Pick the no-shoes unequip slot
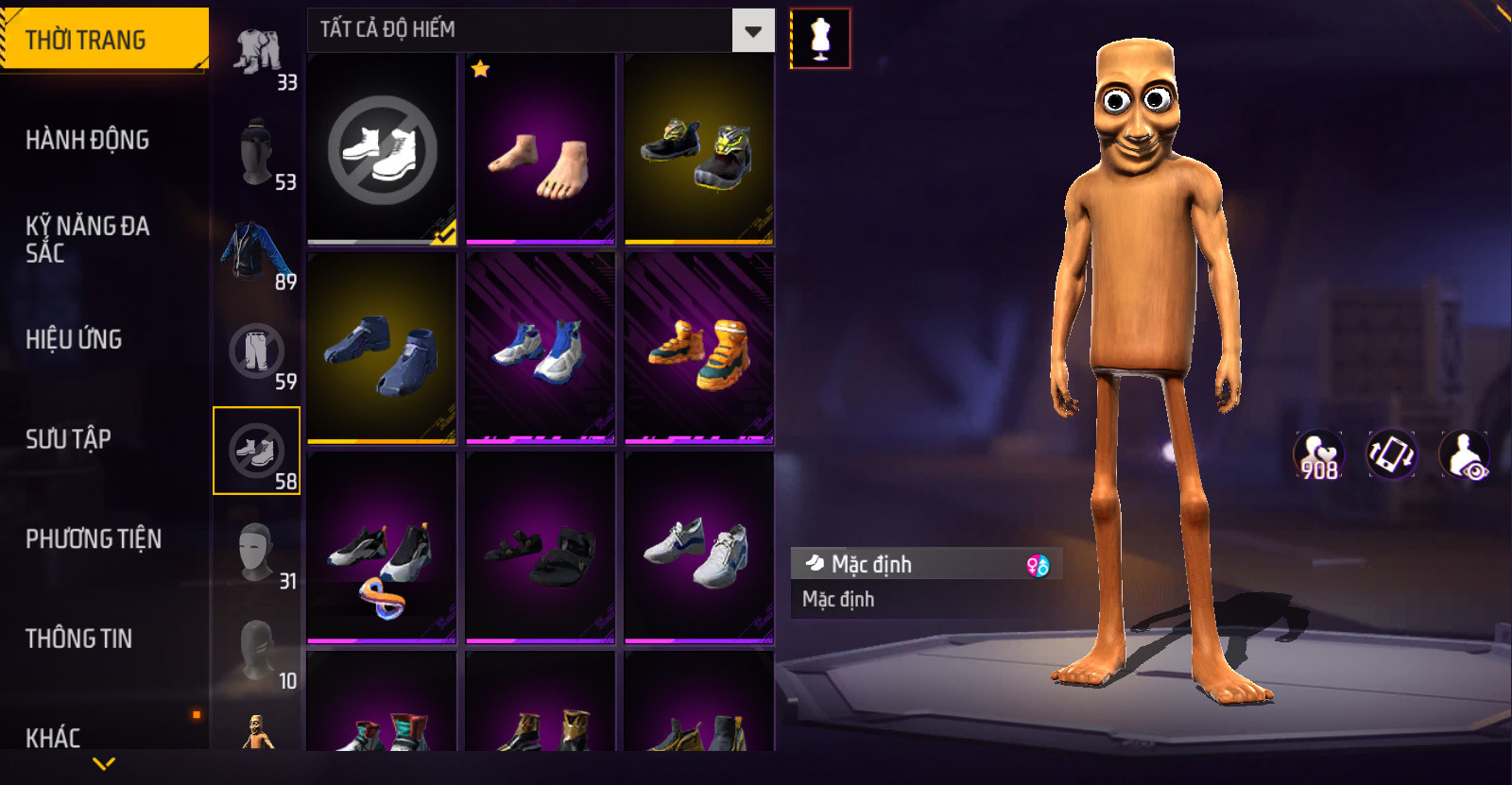The width and height of the screenshot is (1512, 785). [382, 149]
